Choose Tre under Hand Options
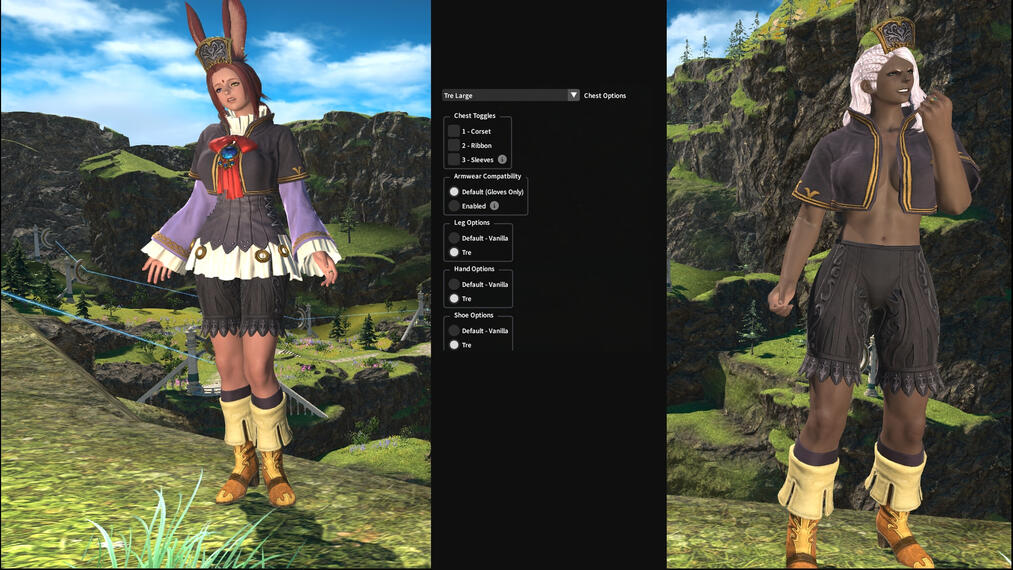This screenshot has width=1013, height=570. pyautogui.click(x=454, y=298)
